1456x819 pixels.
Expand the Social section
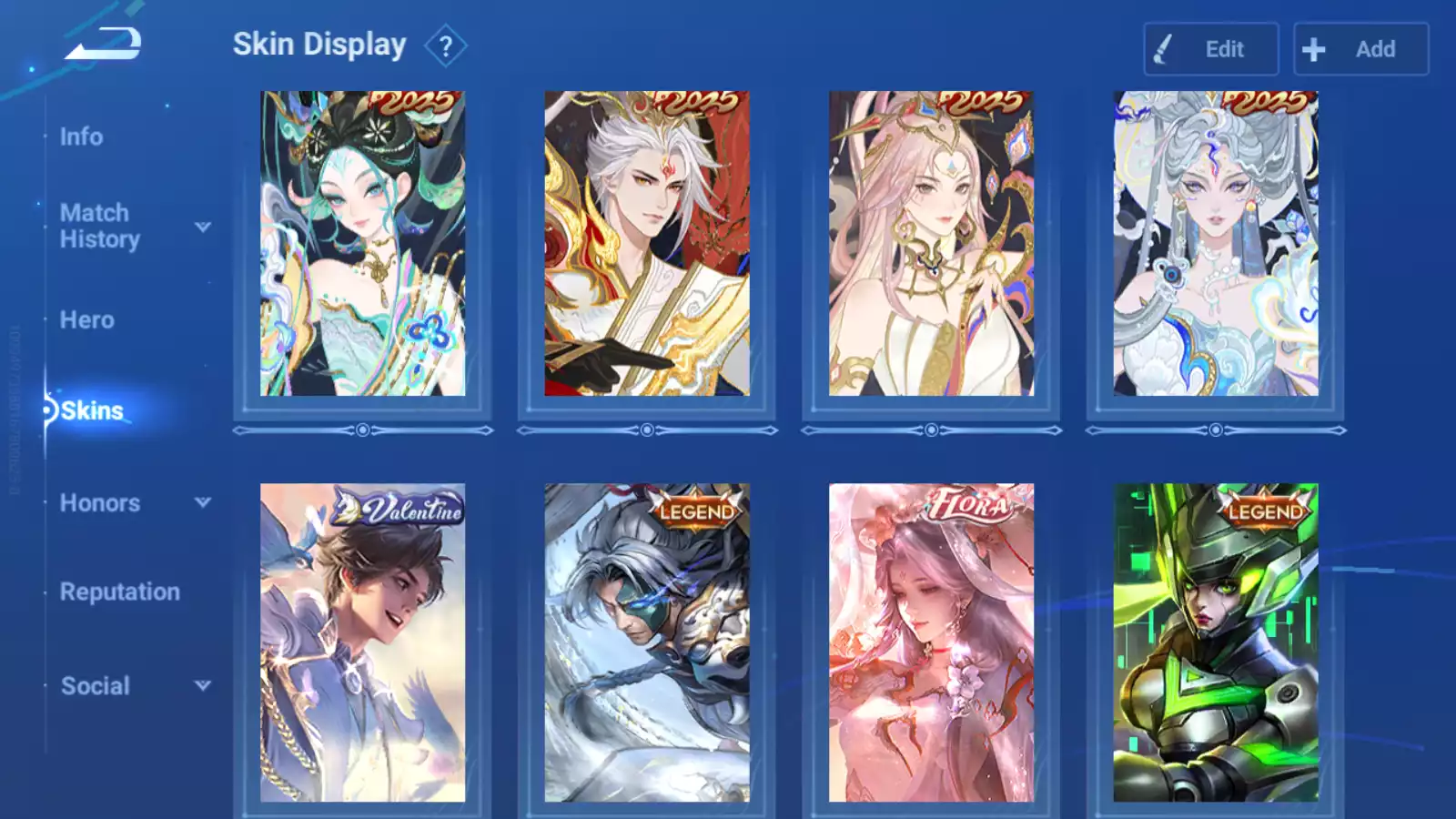132,686
